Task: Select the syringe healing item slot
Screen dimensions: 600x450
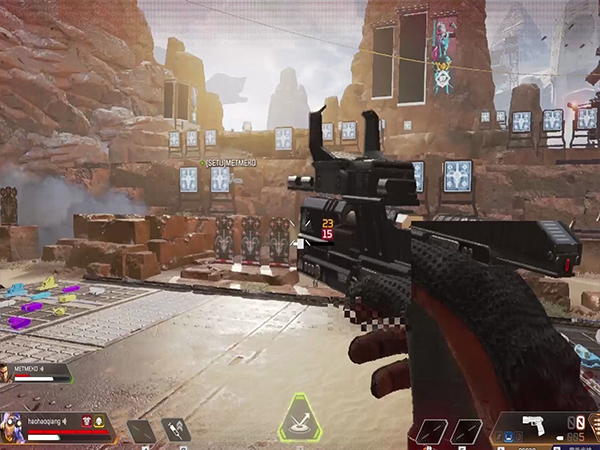Action: pyautogui.click(x=175, y=431)
